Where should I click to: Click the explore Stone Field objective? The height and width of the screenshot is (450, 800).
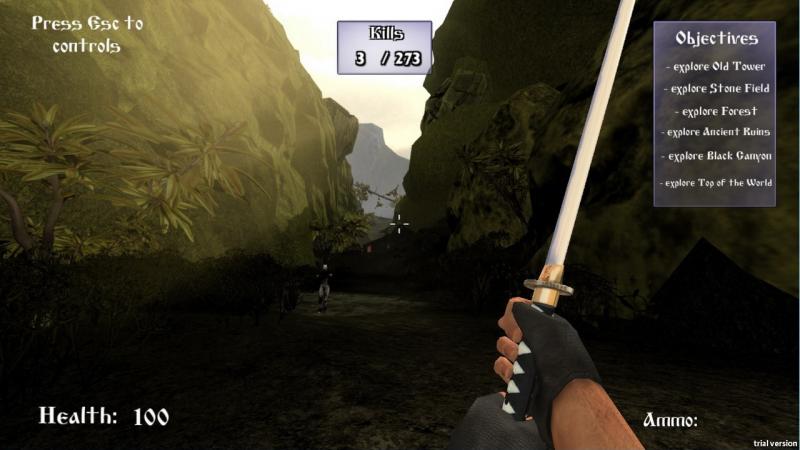[x=716, y=89]
